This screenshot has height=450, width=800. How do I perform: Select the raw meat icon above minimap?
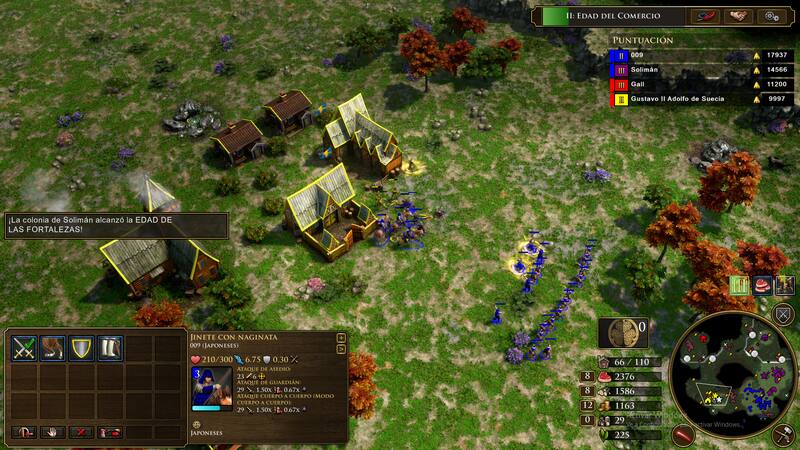tap(763, 285)
